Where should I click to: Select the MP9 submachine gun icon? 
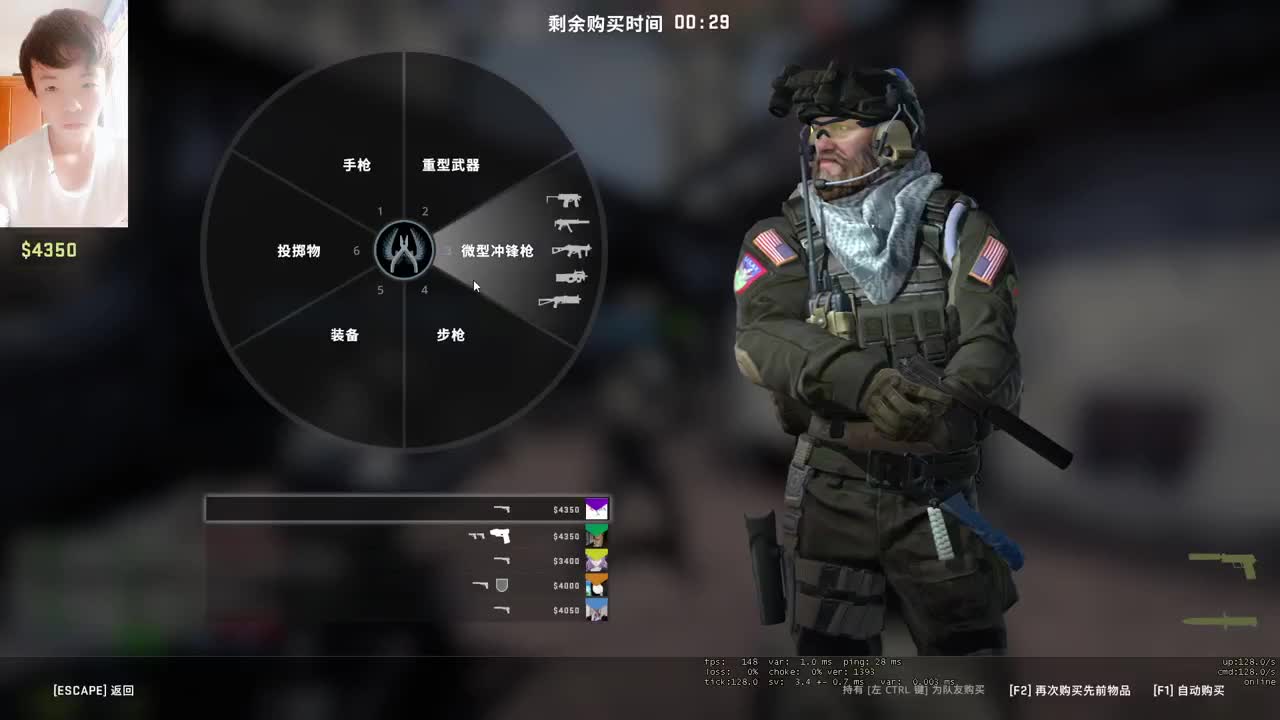point(565,199)
